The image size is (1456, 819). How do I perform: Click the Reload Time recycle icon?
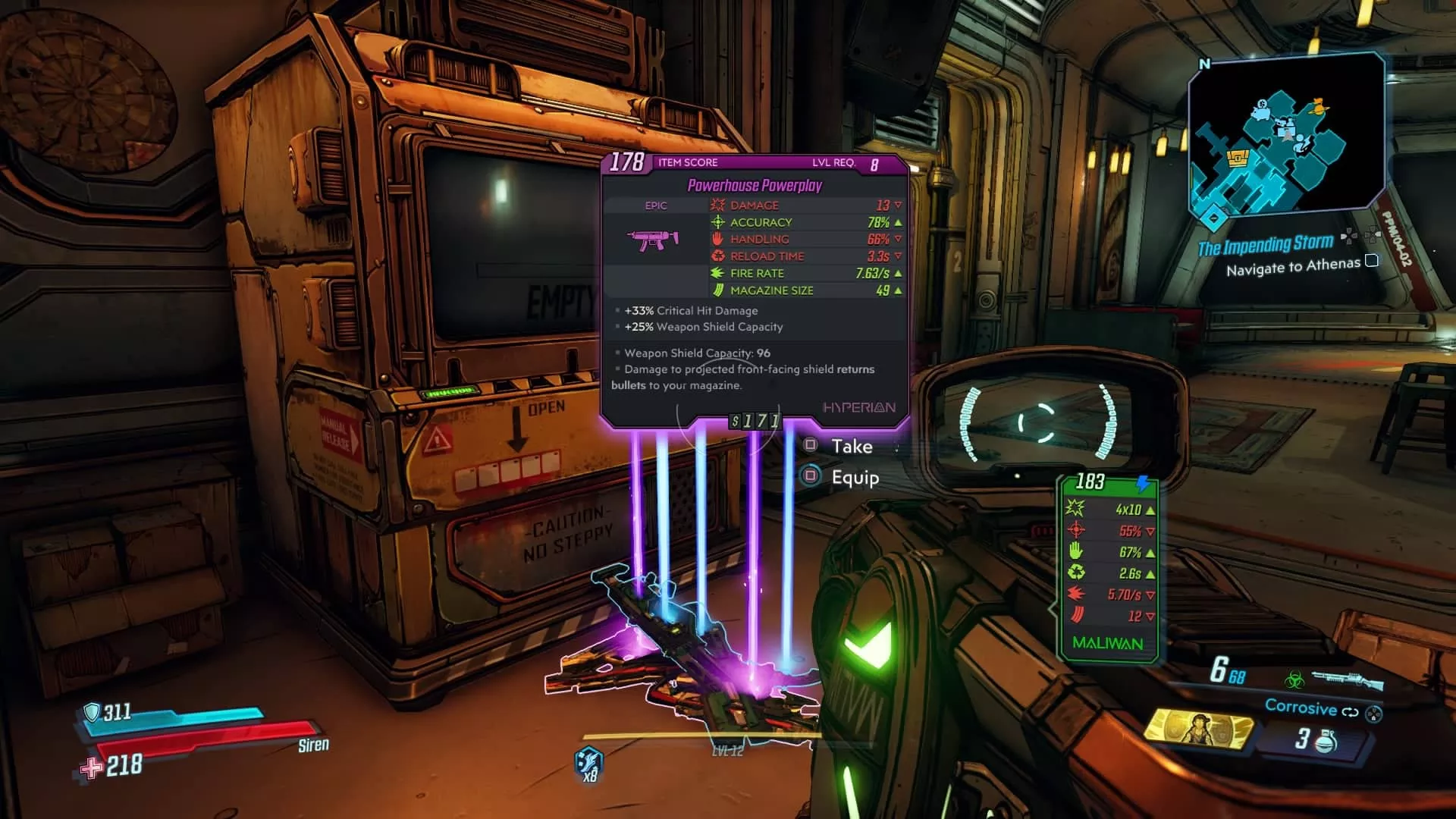pyautogui.click(x=716, y=256)
